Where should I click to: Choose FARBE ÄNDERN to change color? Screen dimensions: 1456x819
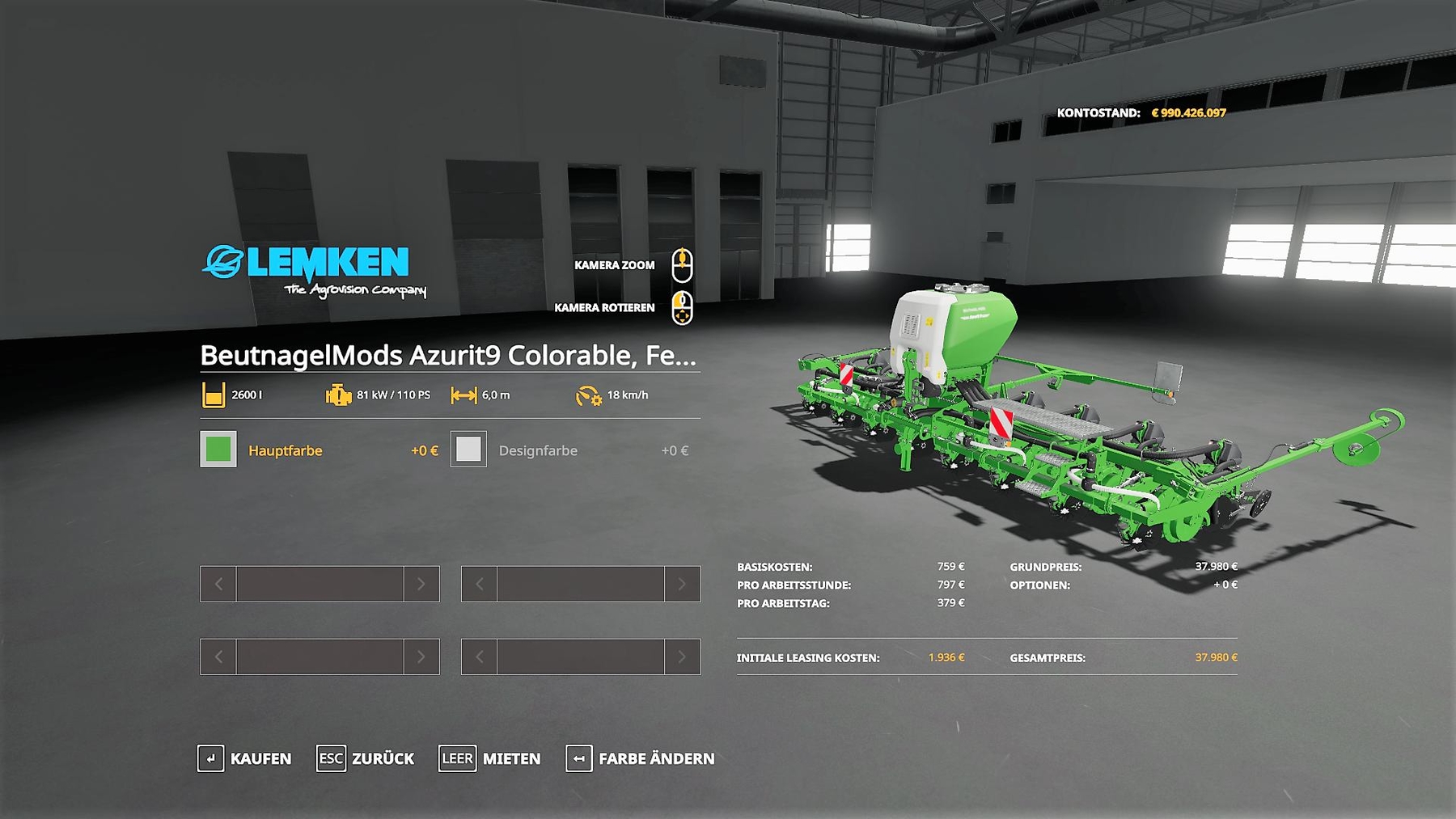point(641,758)
